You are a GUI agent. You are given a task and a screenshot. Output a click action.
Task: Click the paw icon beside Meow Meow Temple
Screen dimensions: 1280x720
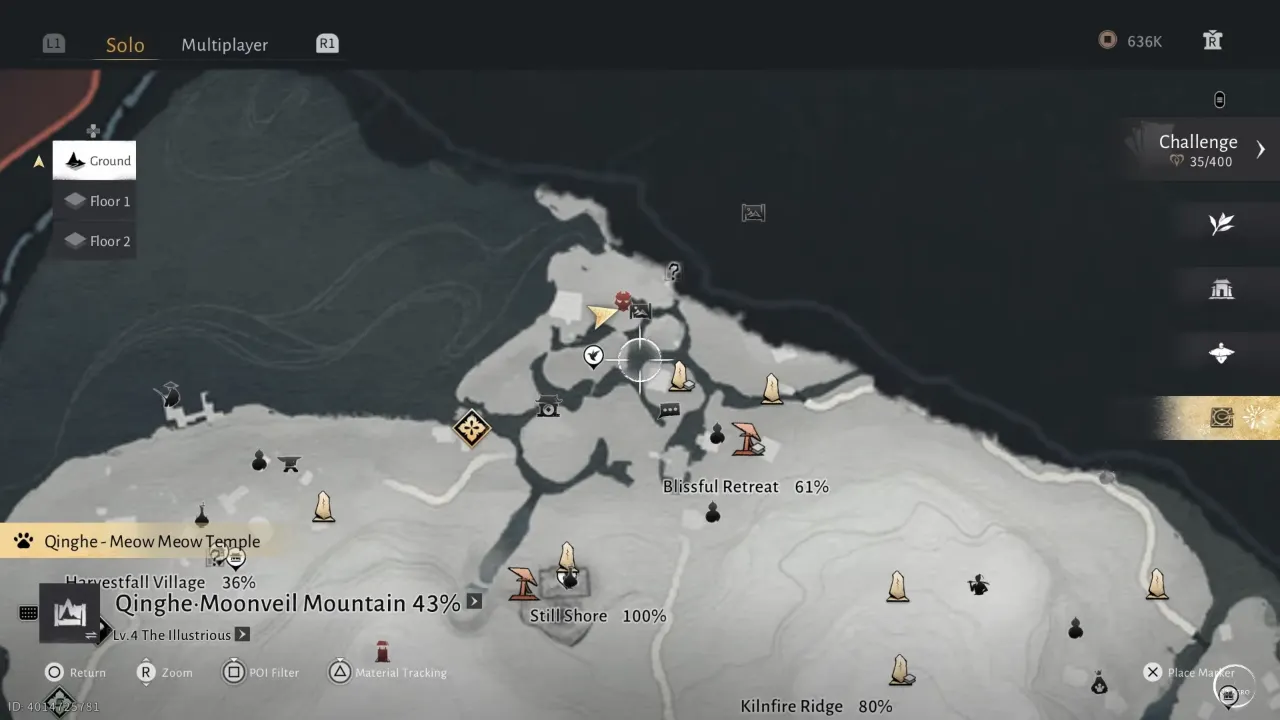coord(23,541)
